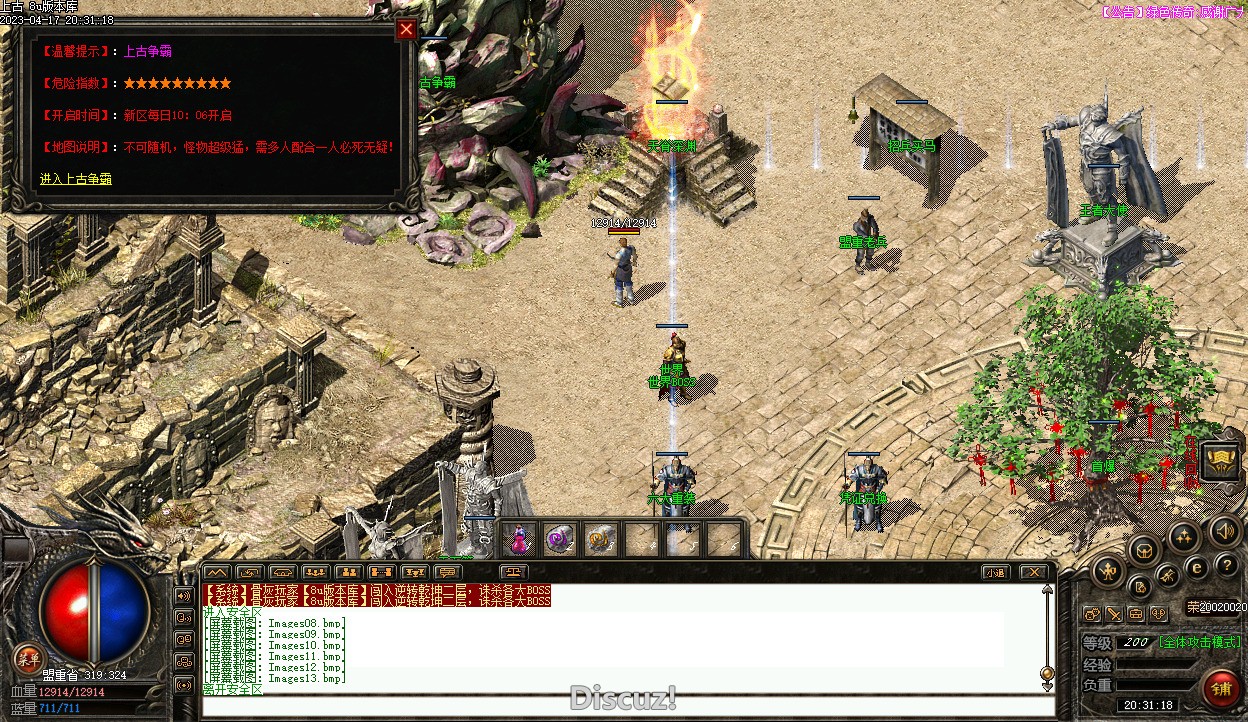The image size is (1248, 722).
Task: Open the character figure round button
Action: [x=1108, y=572]
